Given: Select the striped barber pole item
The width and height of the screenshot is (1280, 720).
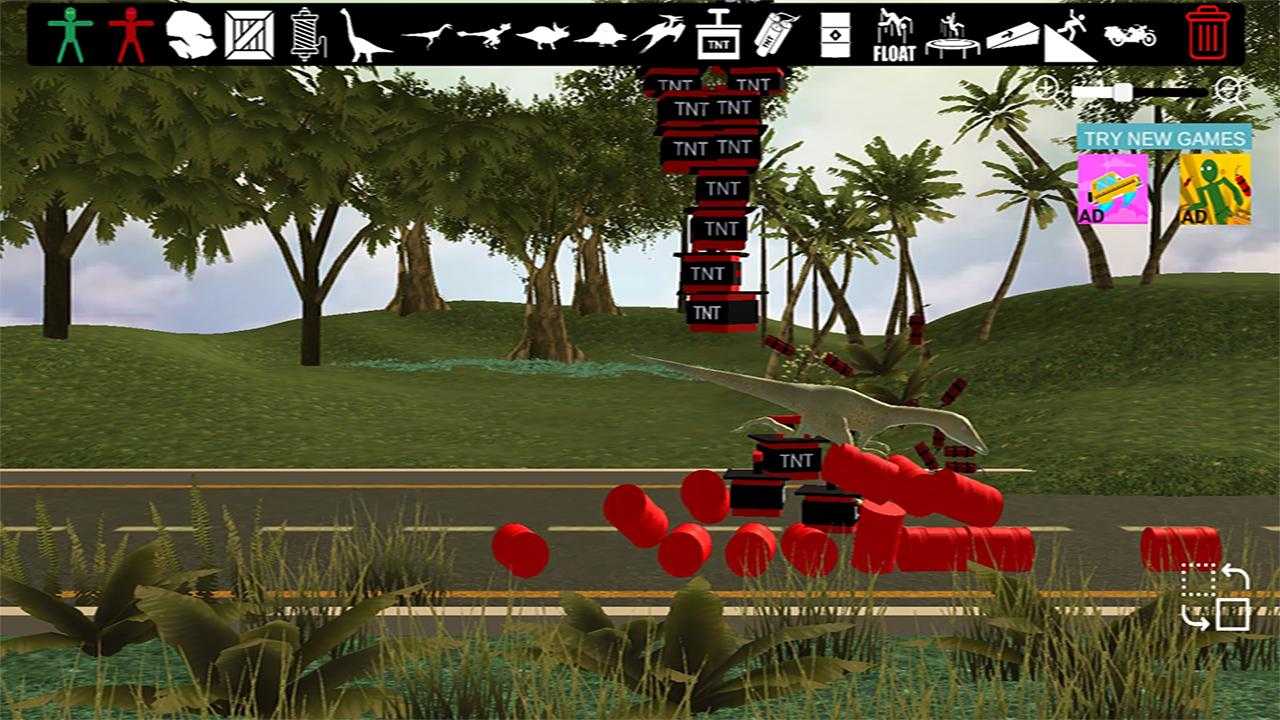Looking at the screenshot, I should [x=303, y=35].
